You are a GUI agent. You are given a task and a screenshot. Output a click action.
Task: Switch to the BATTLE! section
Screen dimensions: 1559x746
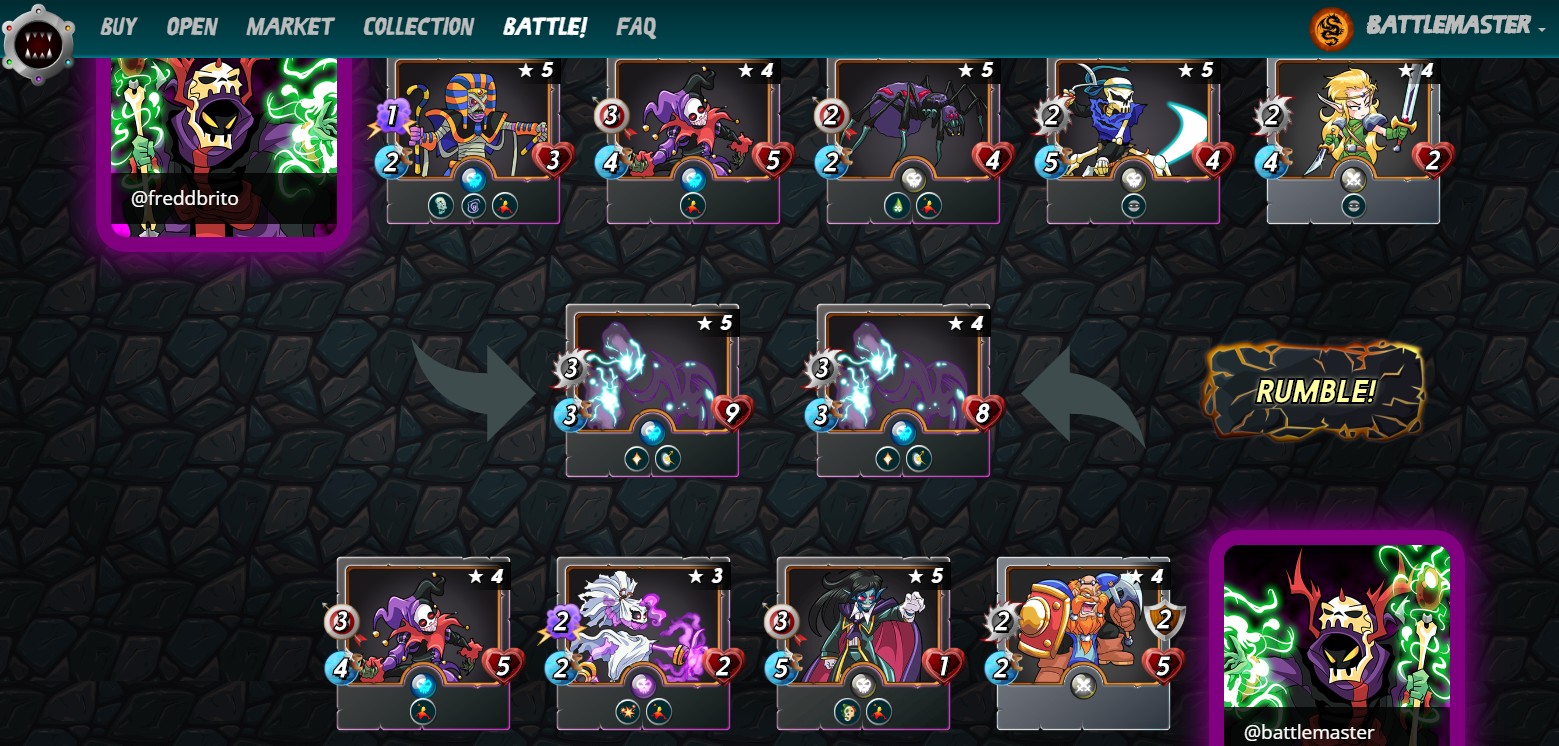click(544, 27)
